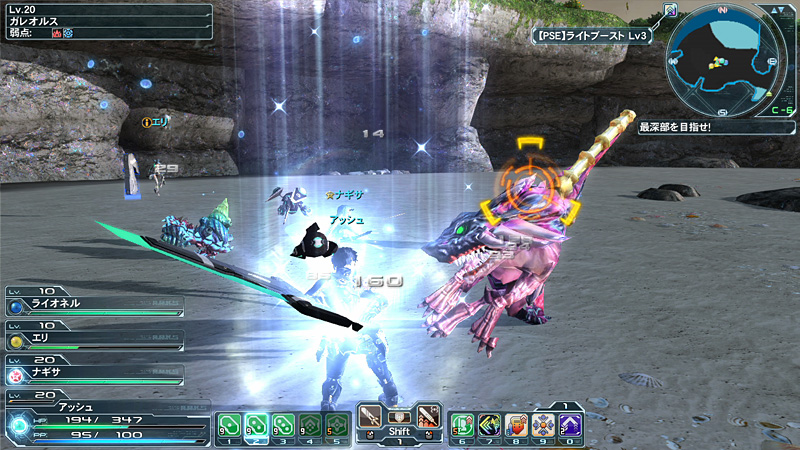Activate the double-chevron skill in slot 7
The image size is (800, 450).
coord(489,425)
